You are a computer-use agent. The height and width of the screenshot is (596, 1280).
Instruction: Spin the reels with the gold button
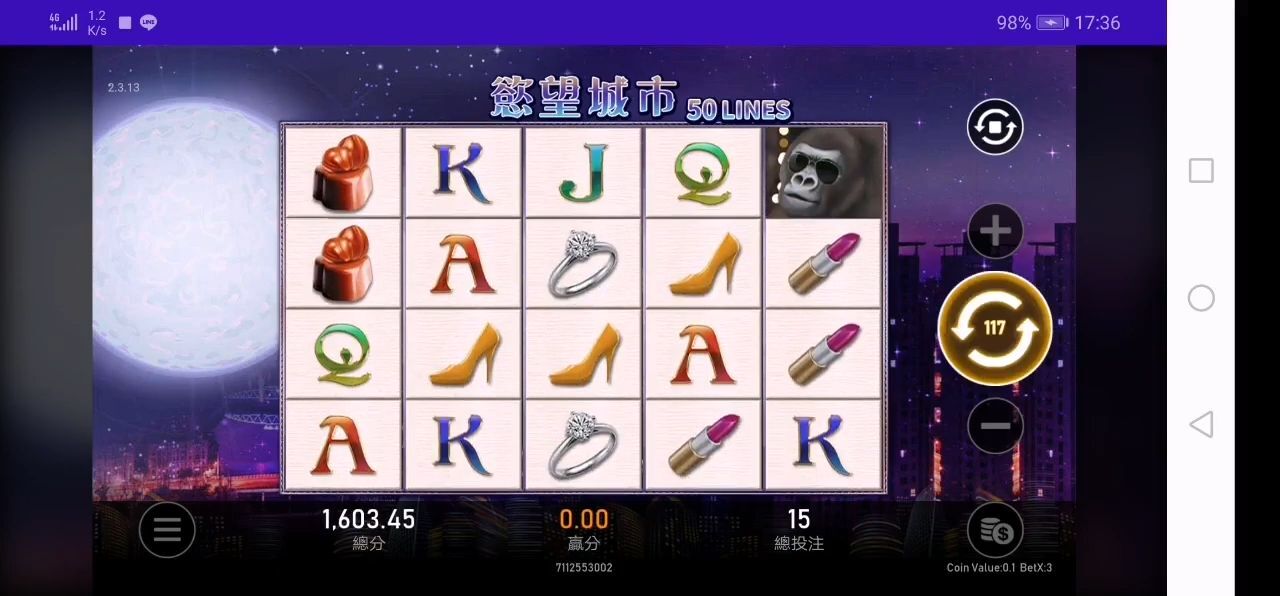pyautogui.click(x=994, y=328)
